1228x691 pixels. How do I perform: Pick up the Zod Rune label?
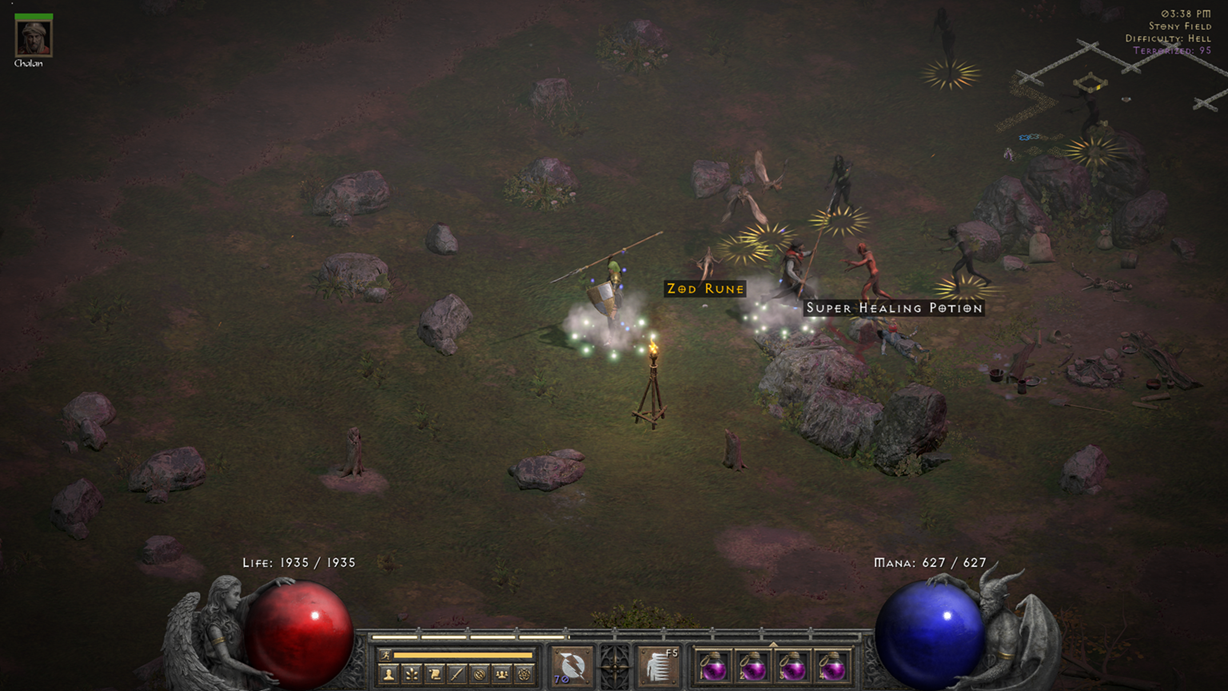(705, 289)
